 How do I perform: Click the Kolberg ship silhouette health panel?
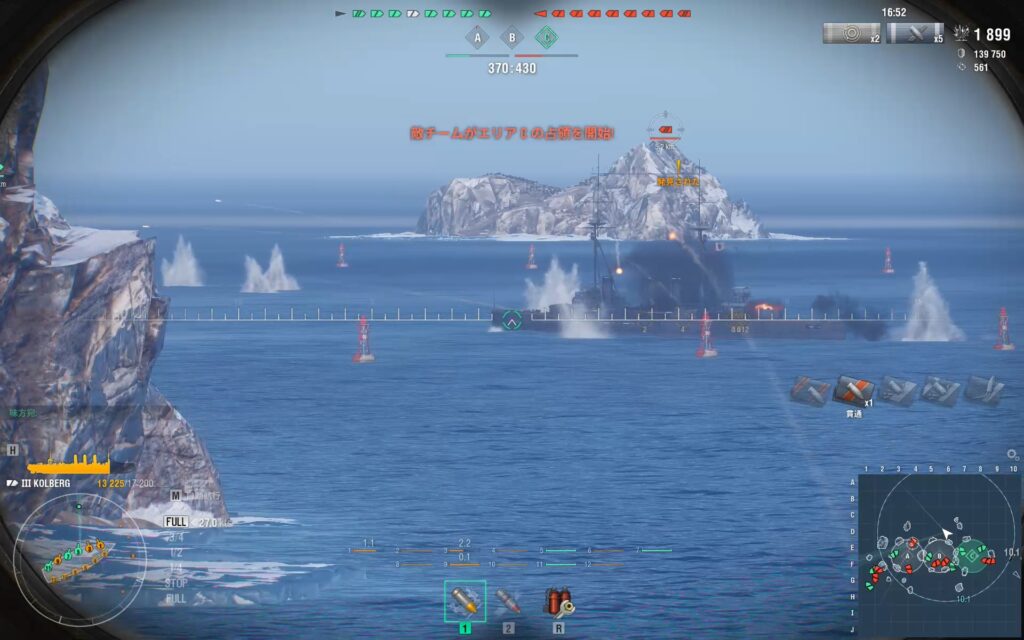(70, 465)
